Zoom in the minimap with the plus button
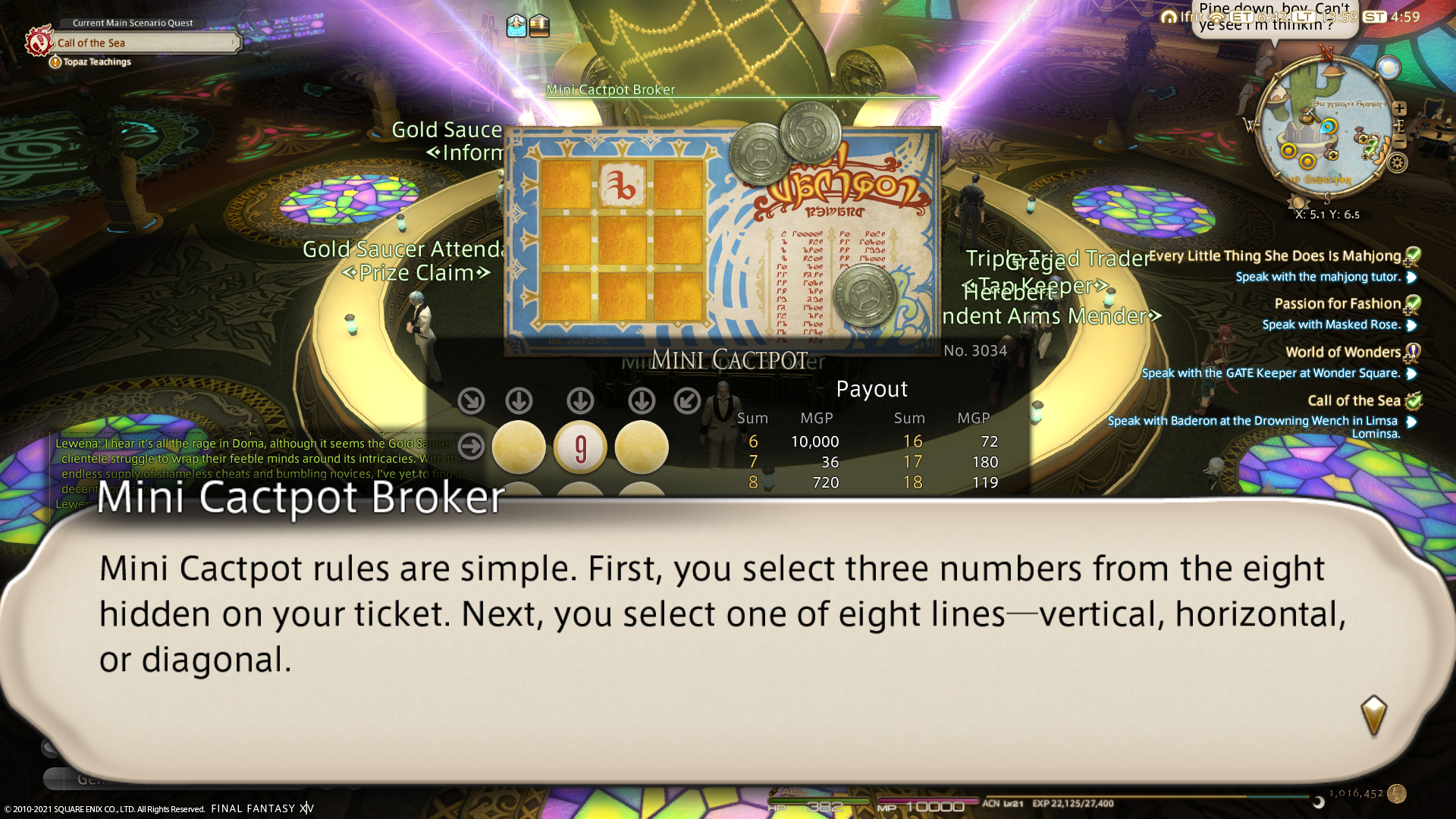 [x=1400, y=108]
